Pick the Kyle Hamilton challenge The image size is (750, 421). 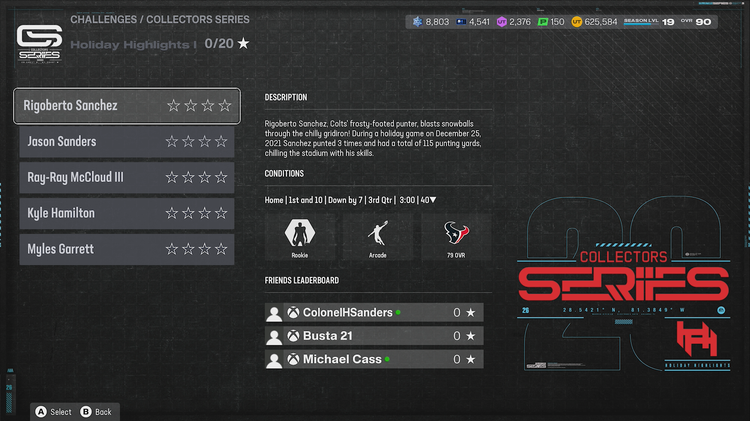(x=127, y=213)
